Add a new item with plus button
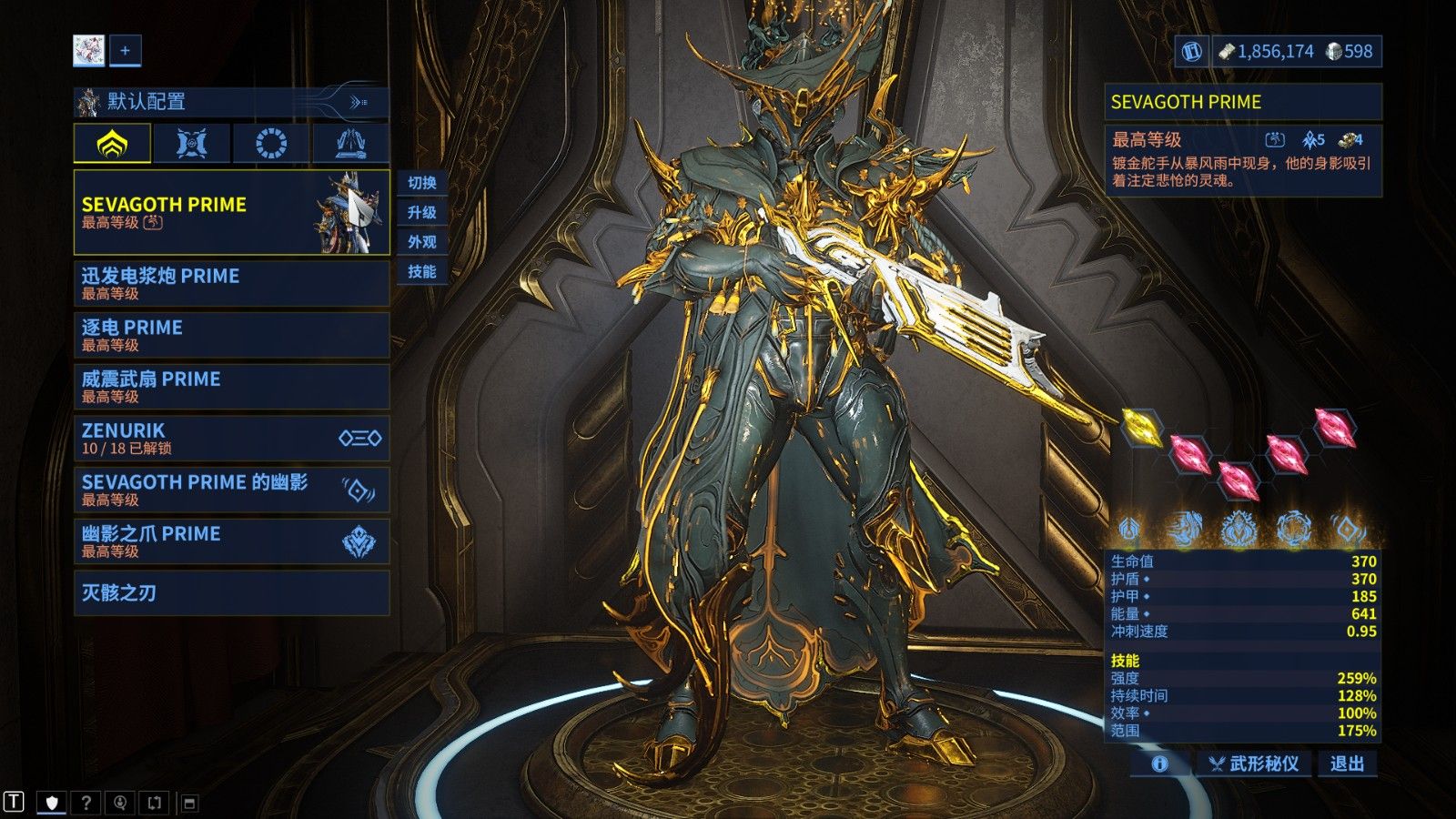This screenshot has height=819, width=1456. coord(125,51)
